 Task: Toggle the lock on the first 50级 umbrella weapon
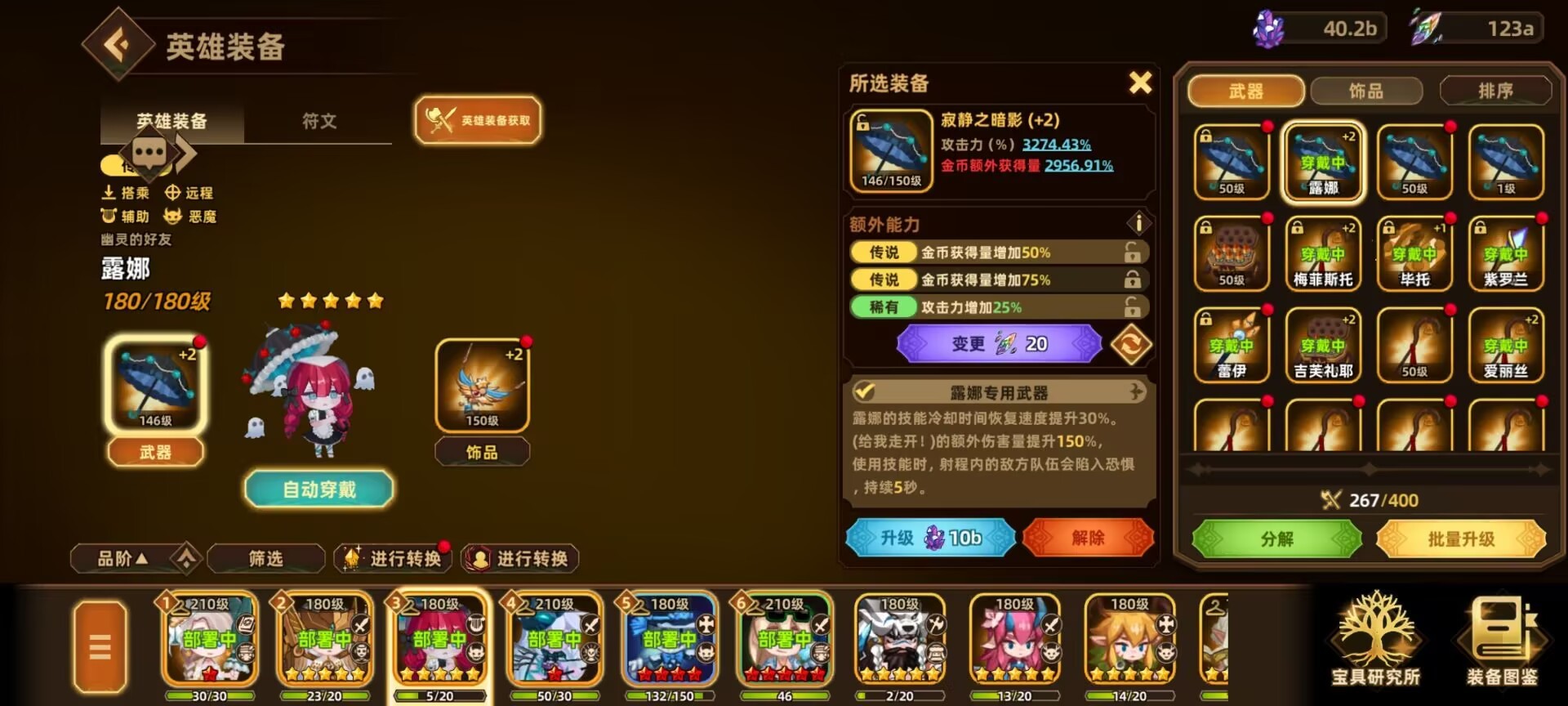[1205, 135]
